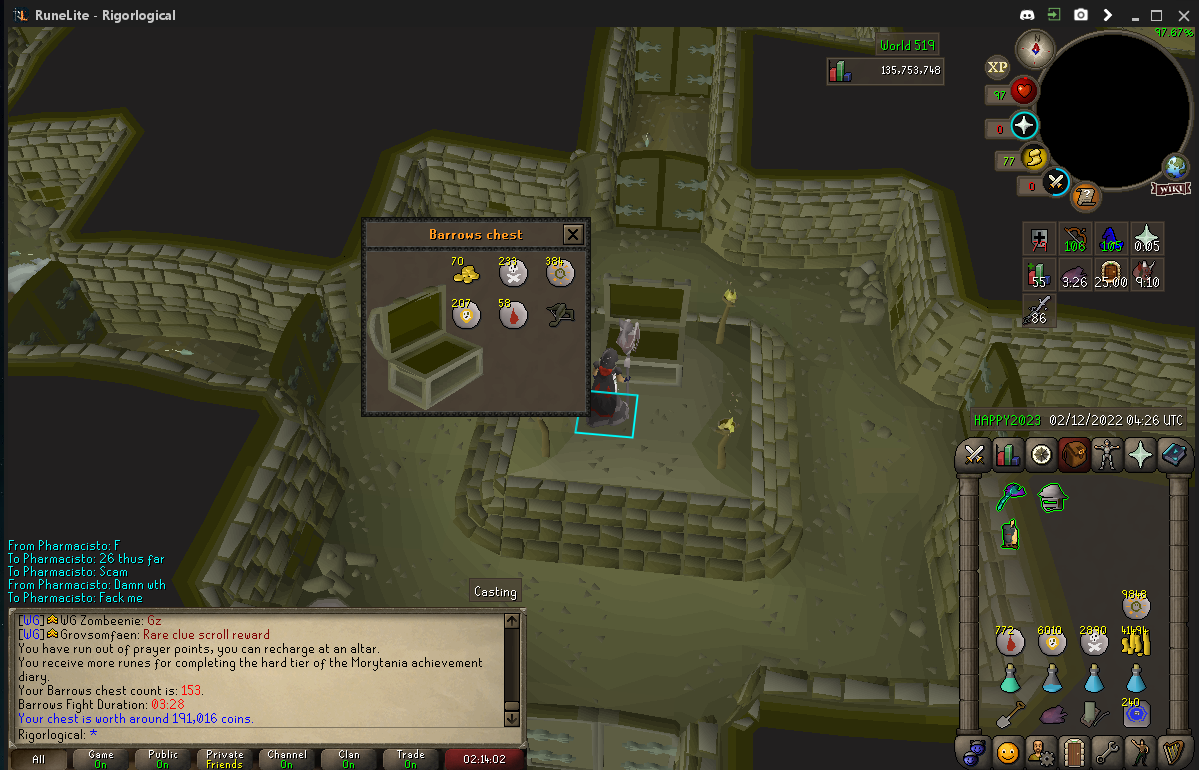Toggle run energy orb

coord(1033,157)
